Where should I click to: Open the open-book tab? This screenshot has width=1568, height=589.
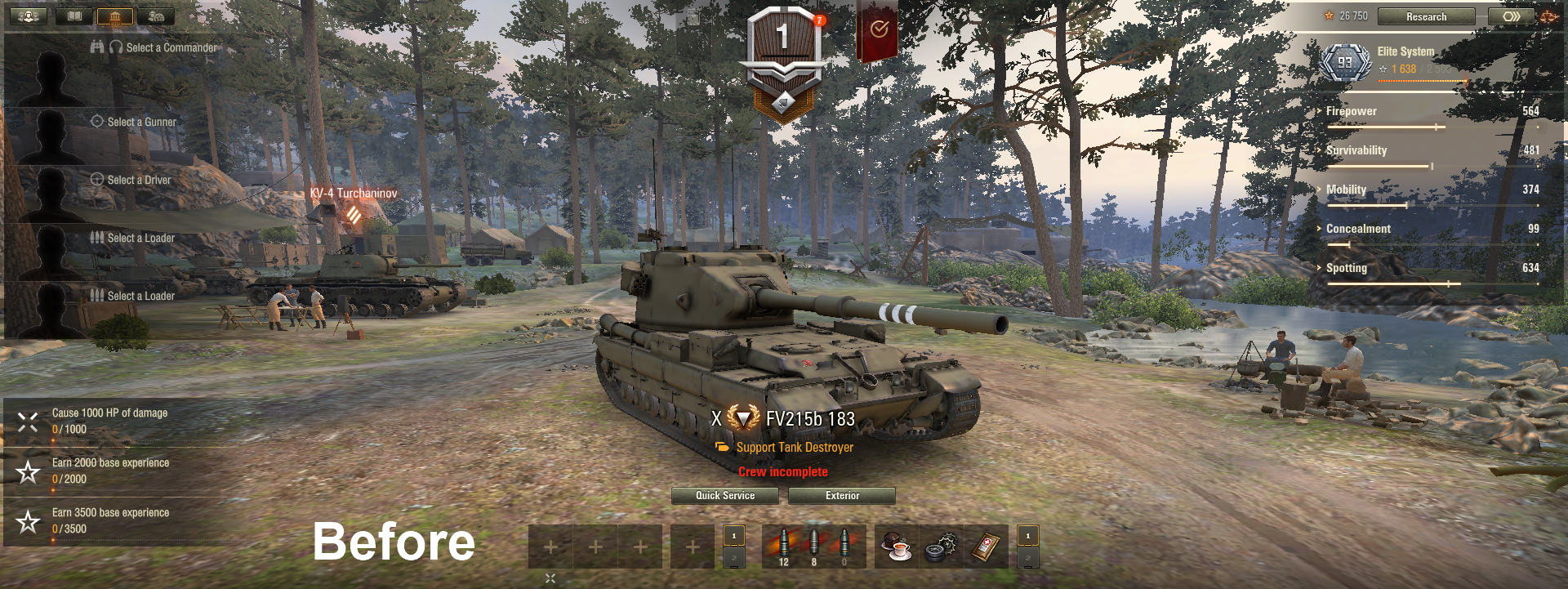(x=74, y=16)
